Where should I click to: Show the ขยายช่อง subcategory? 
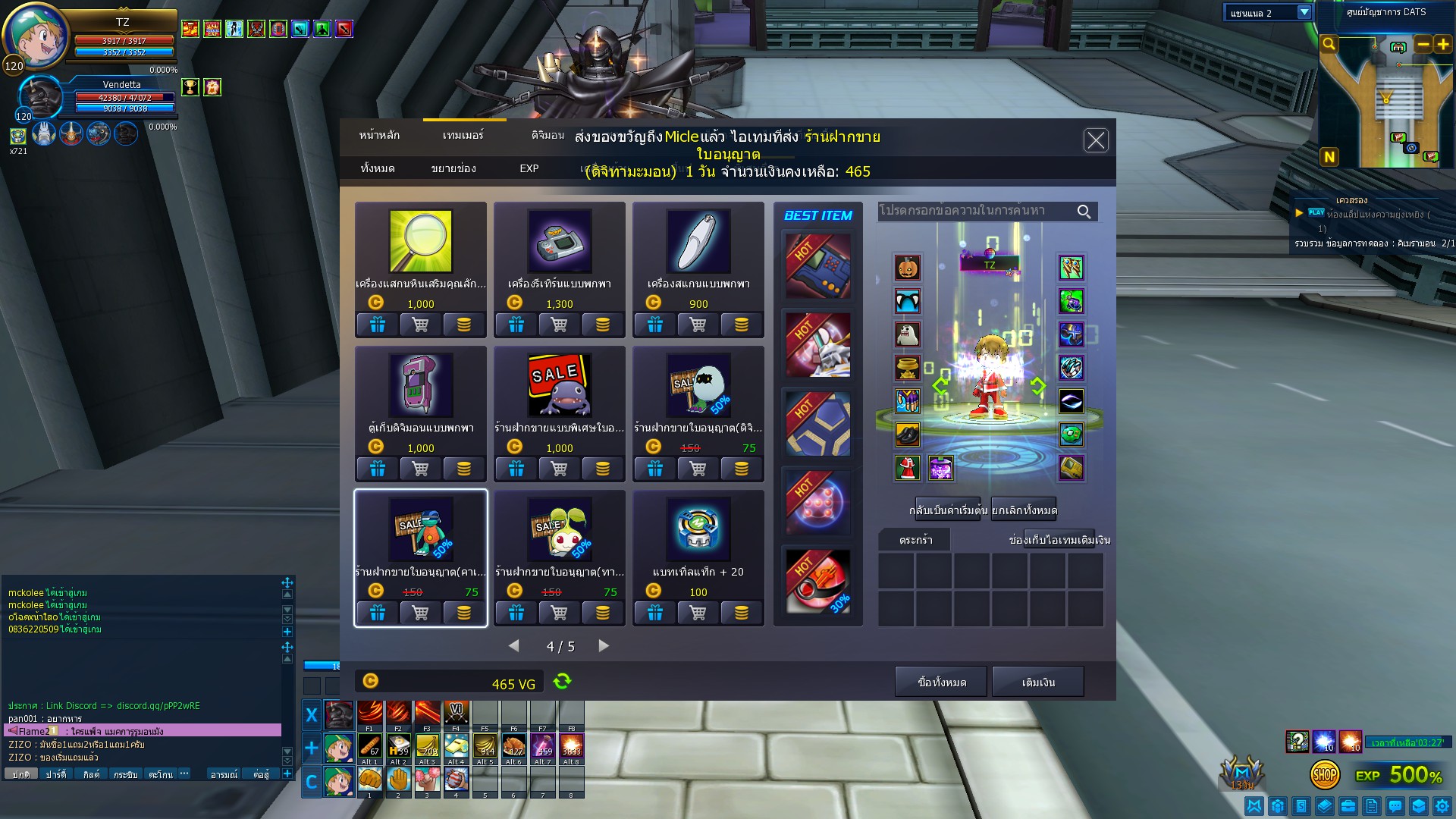point(453,168)
